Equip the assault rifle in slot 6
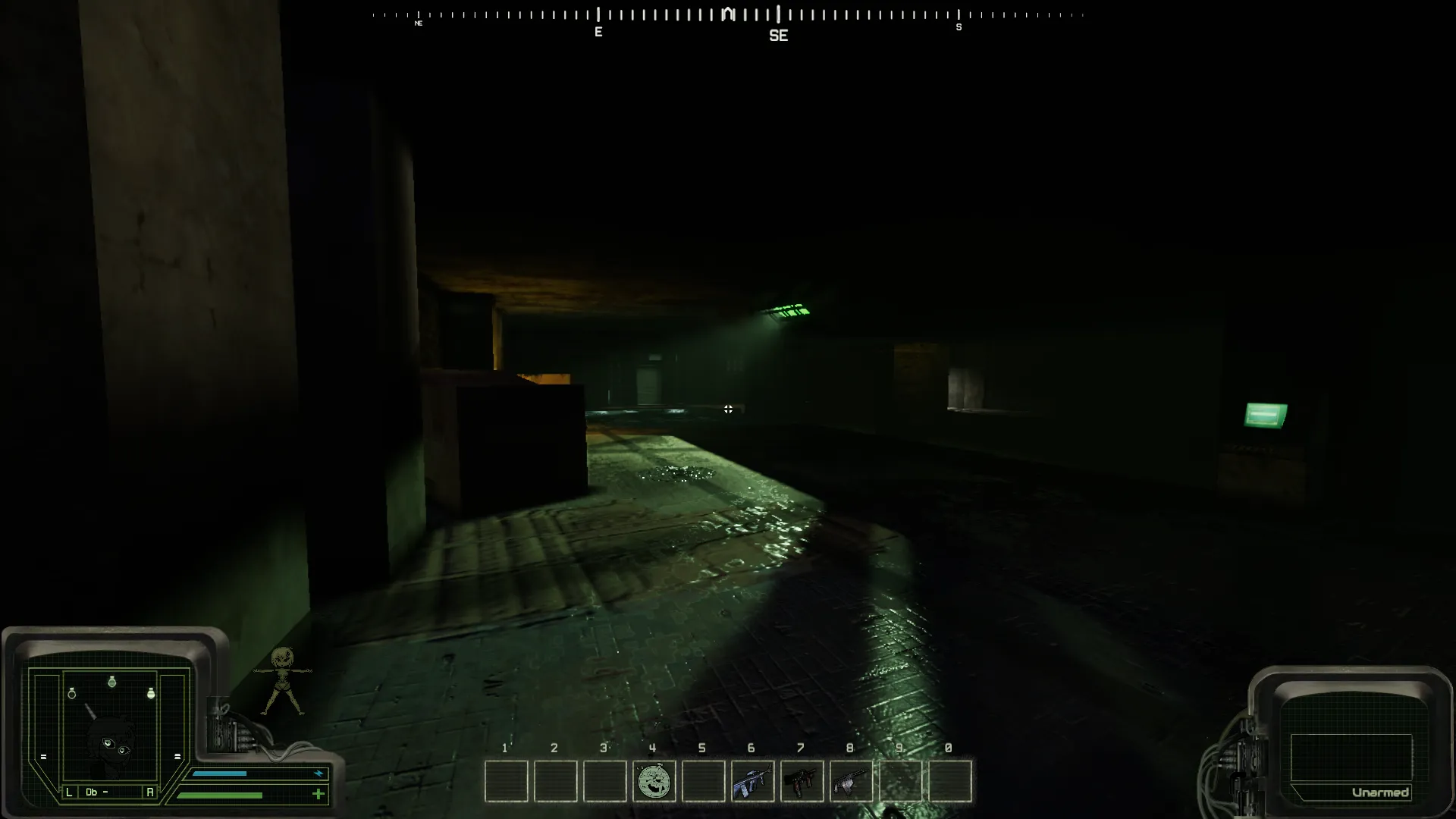The width and height of the screenshot is (1456, 819). click(754, 782)
